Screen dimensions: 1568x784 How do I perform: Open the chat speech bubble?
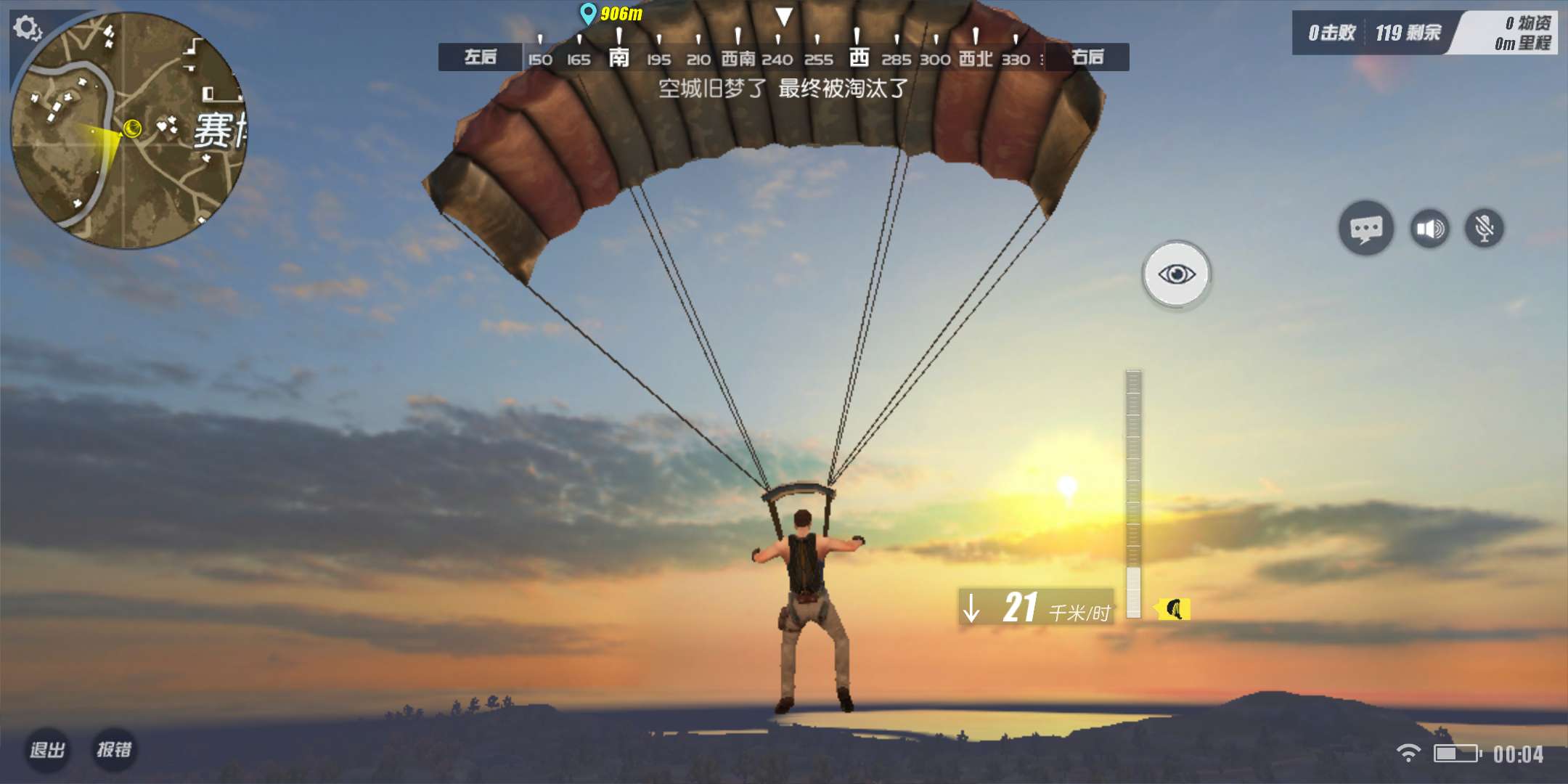pos(1365,229)
